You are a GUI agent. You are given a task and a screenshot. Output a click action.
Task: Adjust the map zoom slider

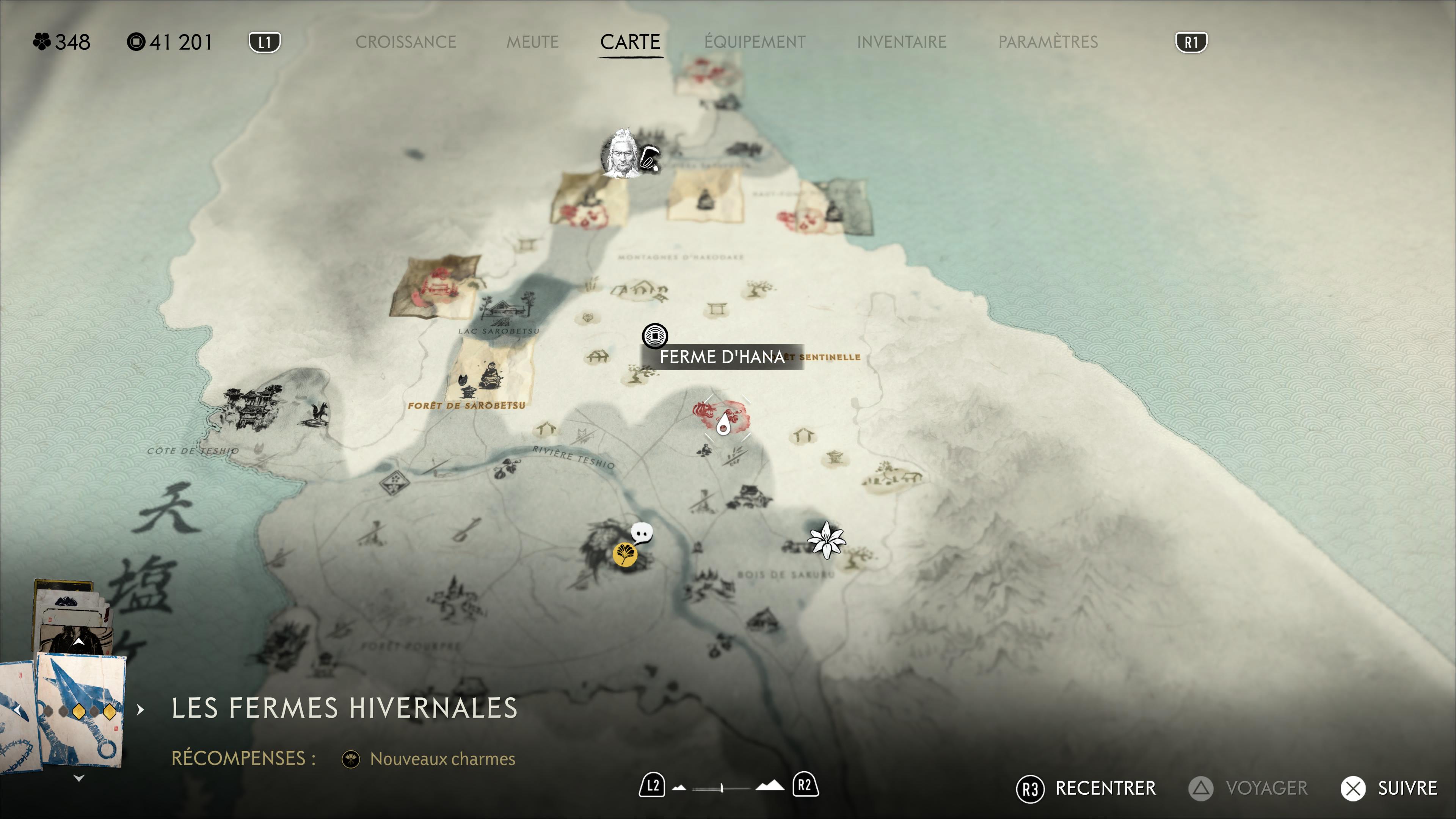(x=722, y=788)
